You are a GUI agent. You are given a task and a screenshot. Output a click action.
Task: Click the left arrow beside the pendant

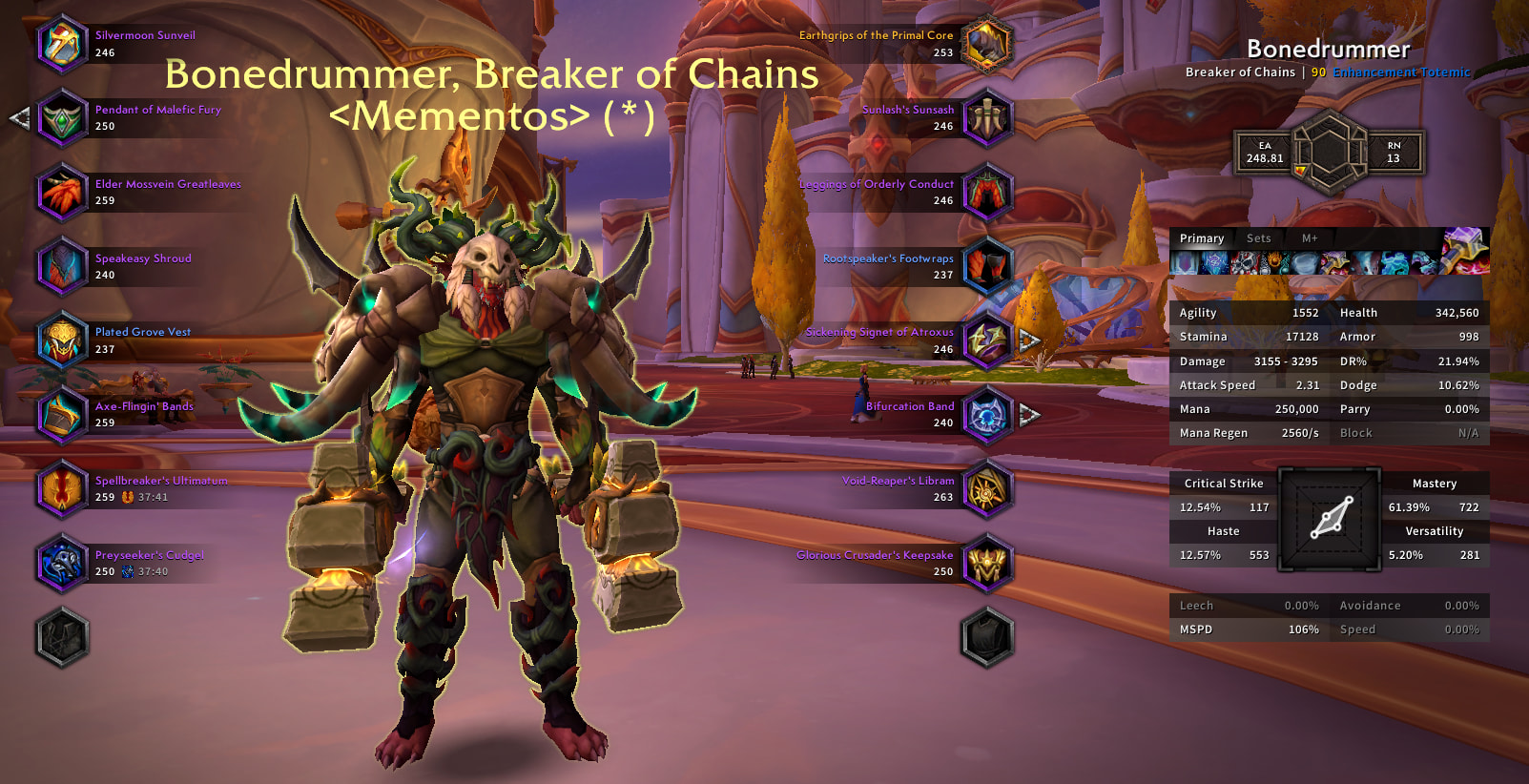click(x=19, y=118)
